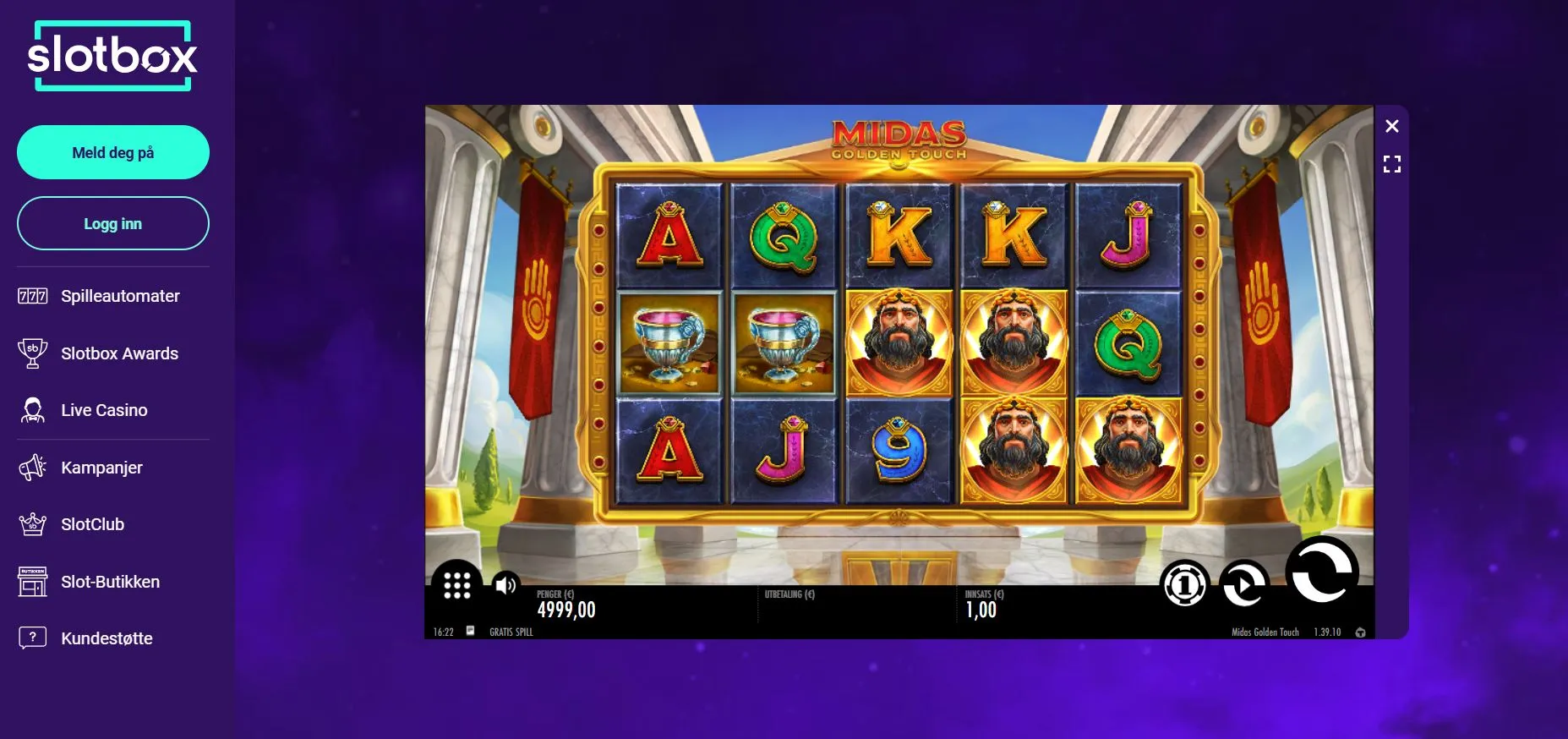Click the globe icon in game footer
This screenshot has height=739, width=1568.
pos(1360,631)
